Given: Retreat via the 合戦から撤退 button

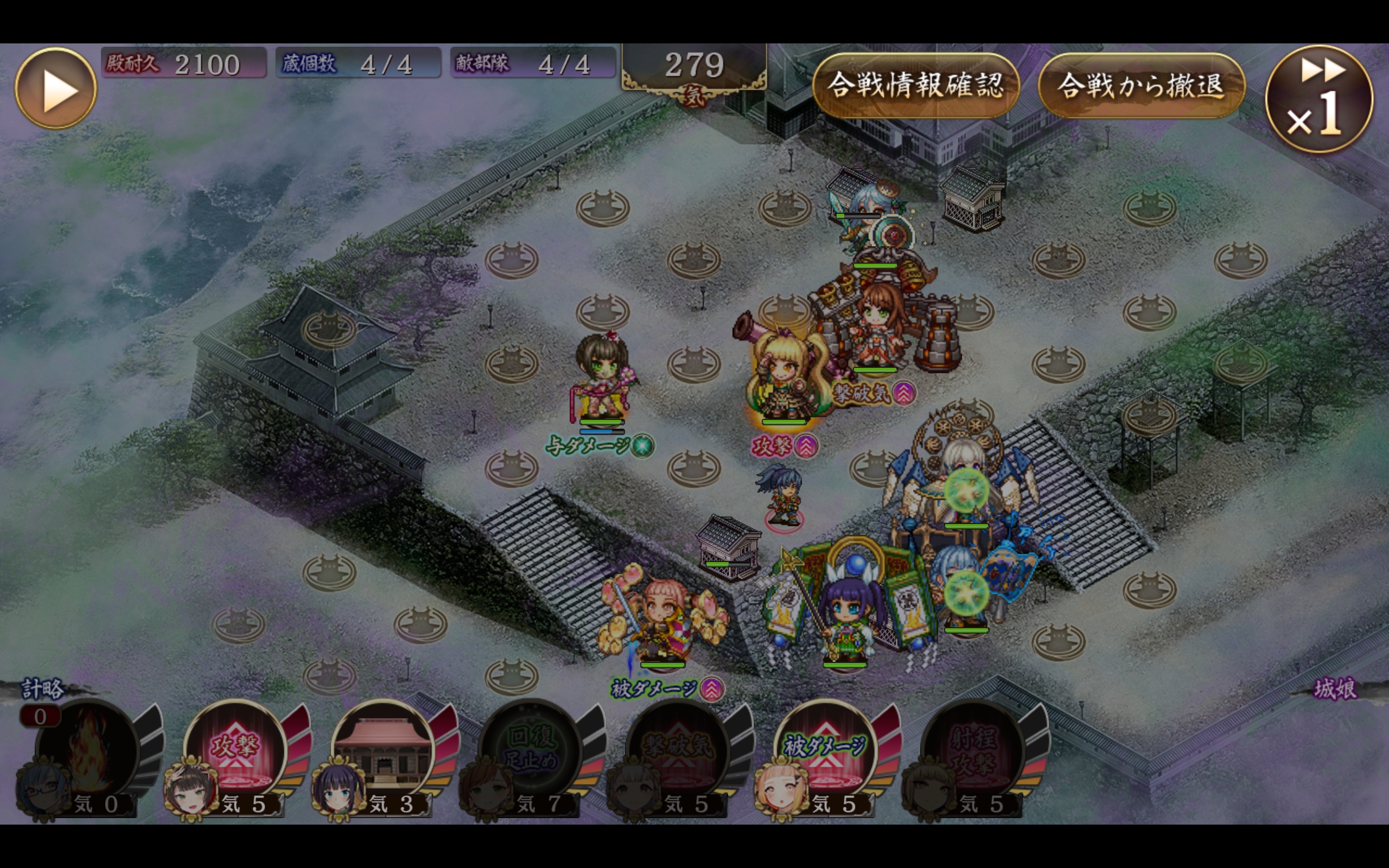Looking at the screenshot, I should coord(1140,86).
